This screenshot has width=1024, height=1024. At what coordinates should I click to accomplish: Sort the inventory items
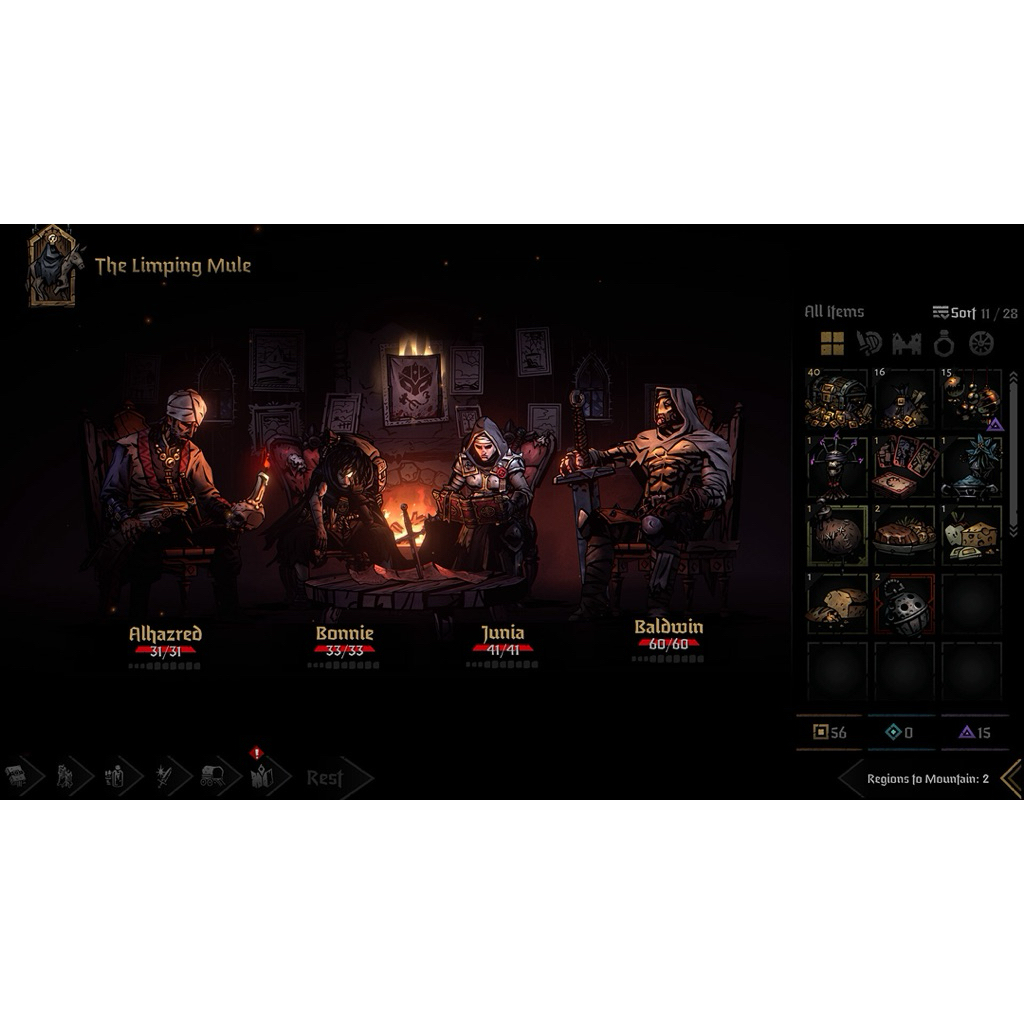(x=954, y=313)
